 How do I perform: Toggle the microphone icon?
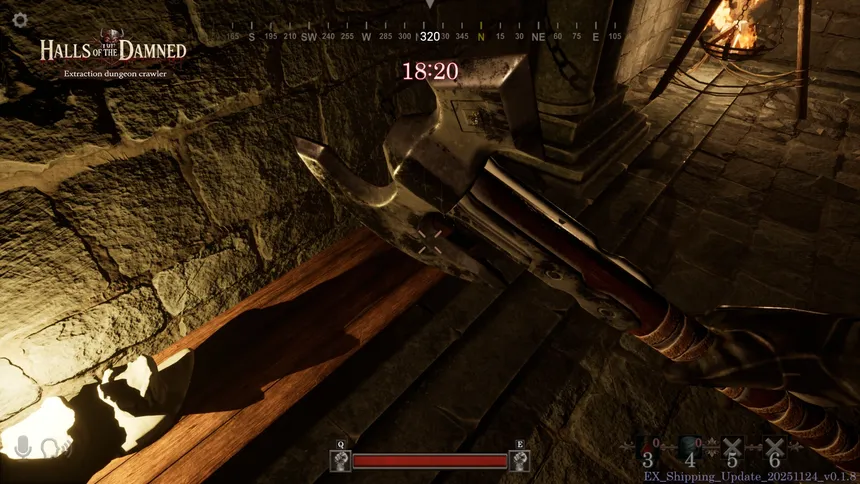tap(24, 447)
